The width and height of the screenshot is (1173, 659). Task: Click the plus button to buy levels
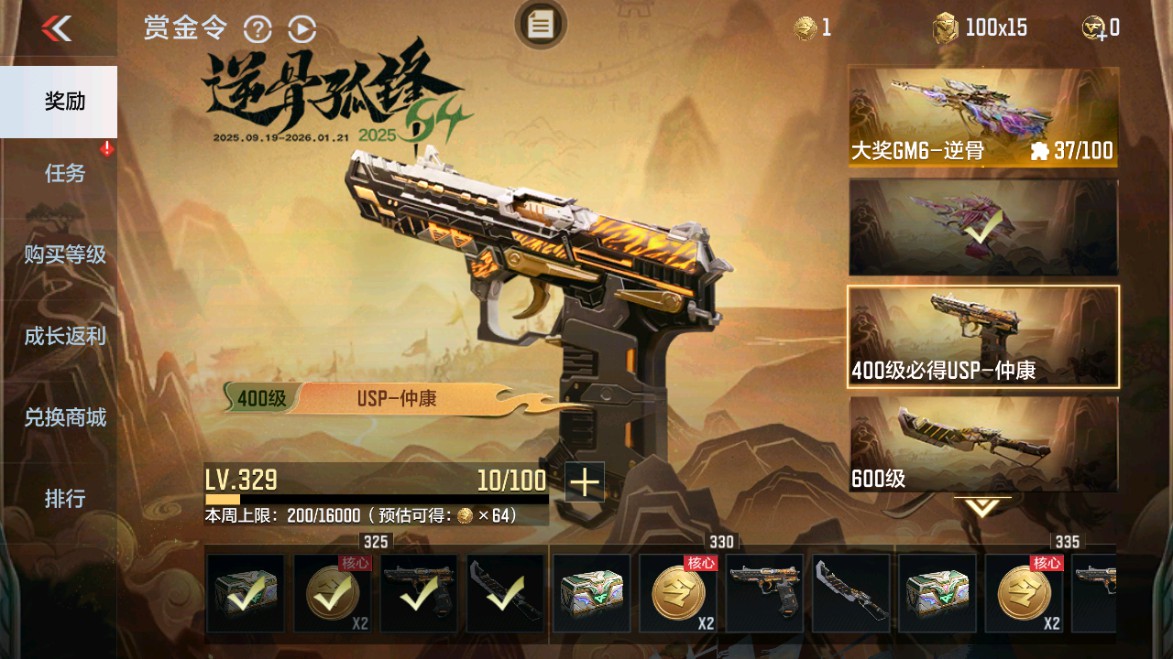584,483
